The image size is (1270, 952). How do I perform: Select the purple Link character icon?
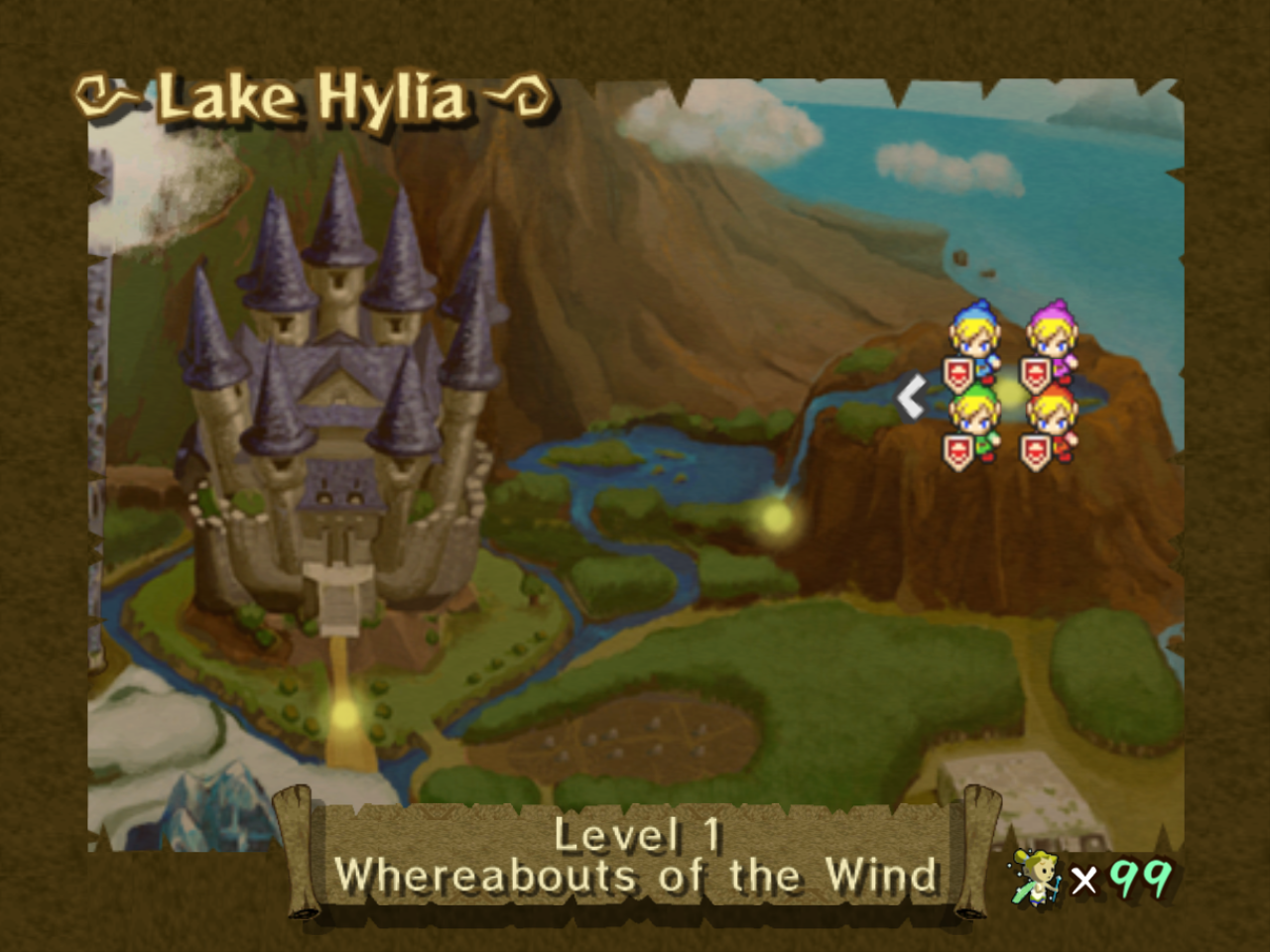[x=1052, y=333]
